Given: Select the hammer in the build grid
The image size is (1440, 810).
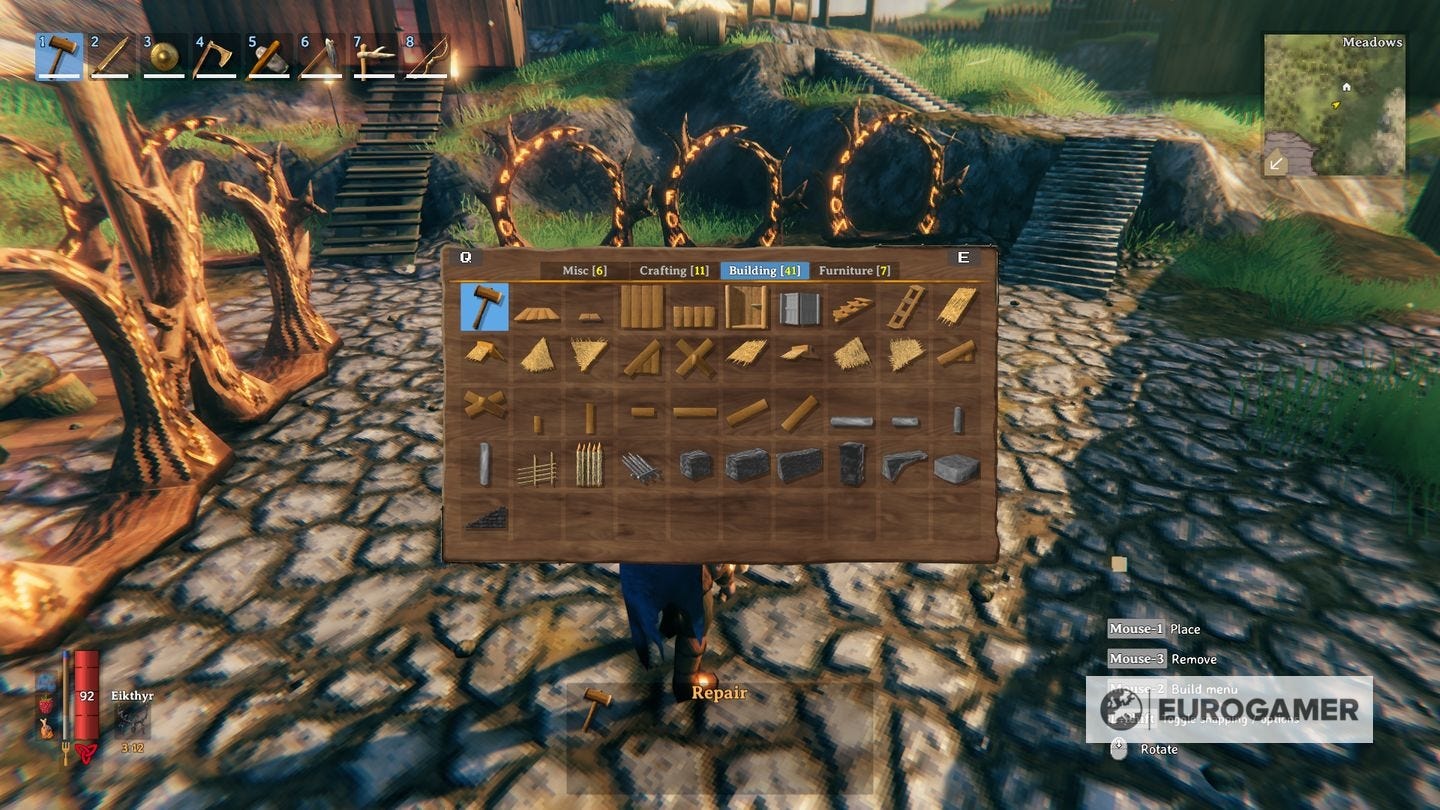Looking at the screenshot, I should pyautogui.click(x=484, y=307).
